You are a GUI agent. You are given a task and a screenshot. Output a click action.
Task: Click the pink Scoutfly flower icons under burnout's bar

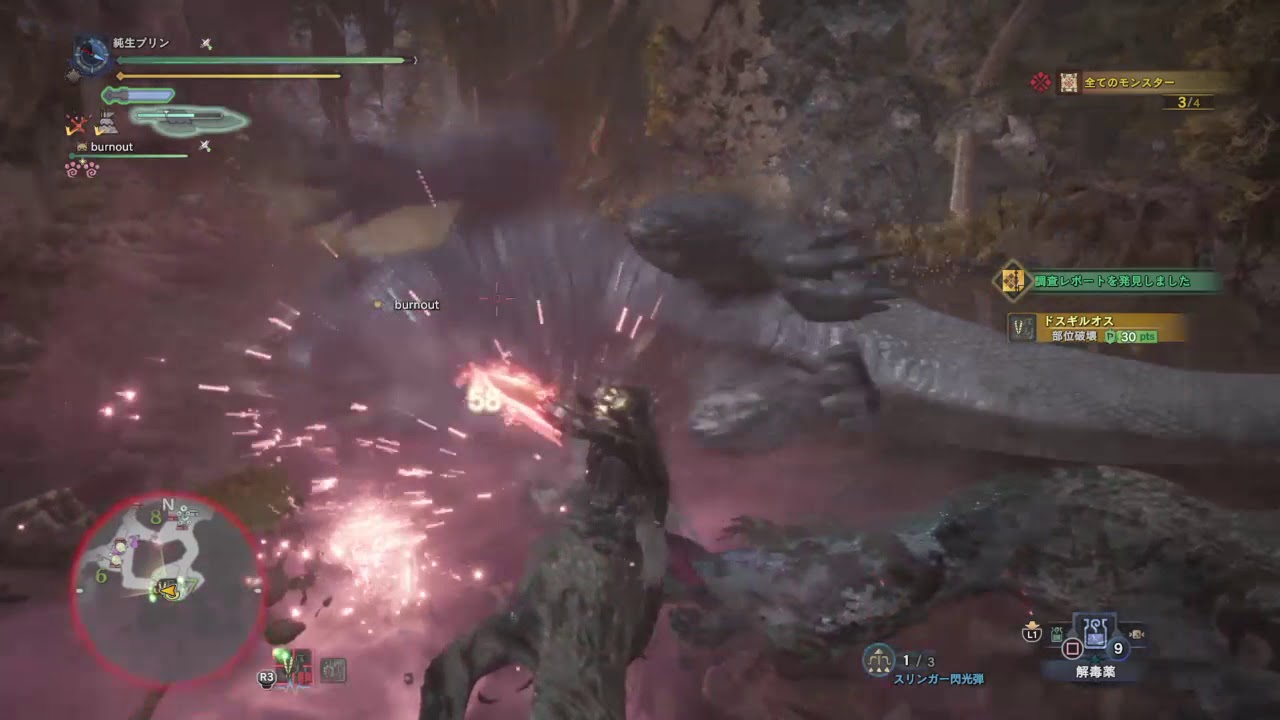81,169
